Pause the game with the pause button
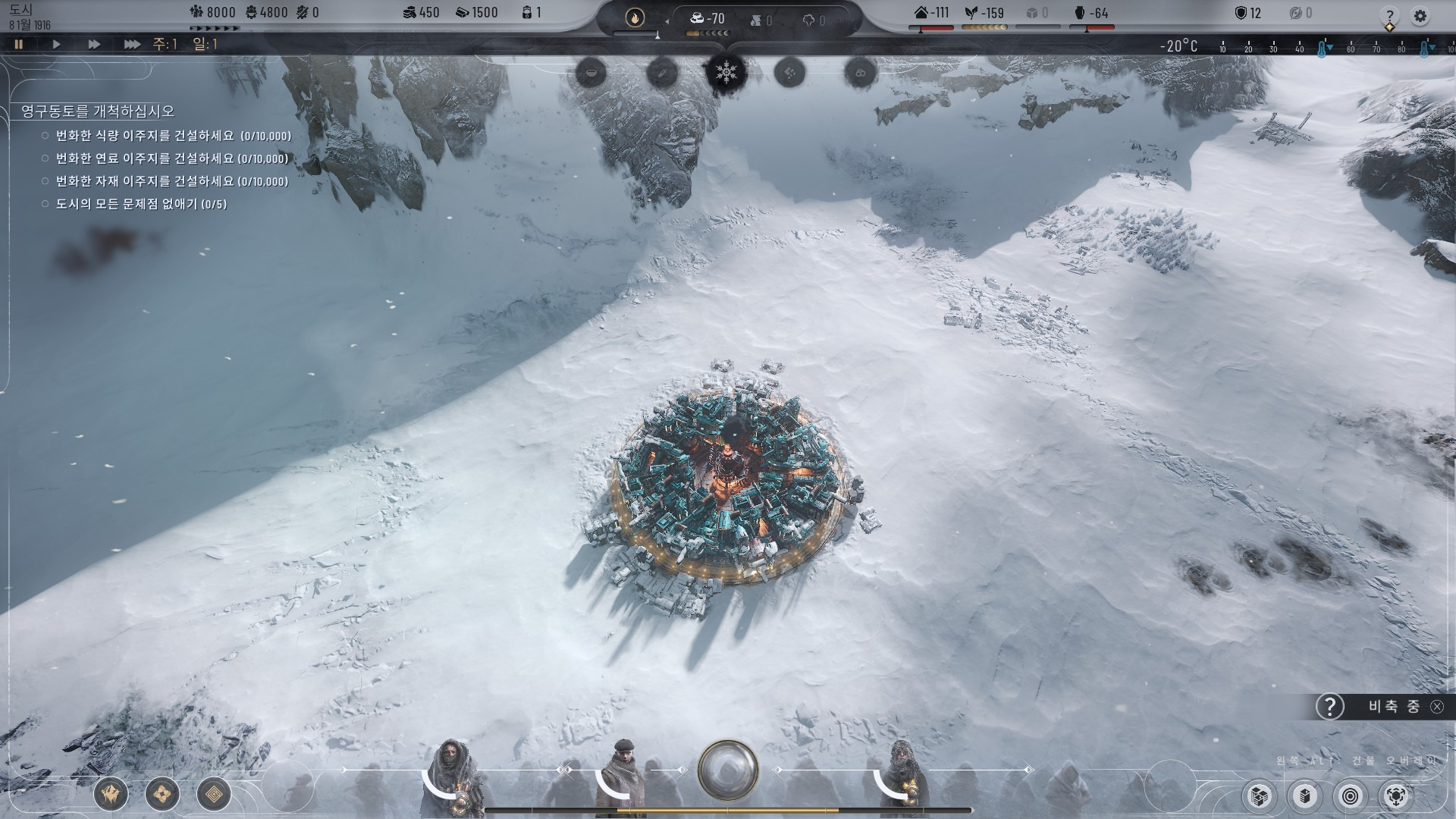The image size is (1456, 819). (19, 45)
